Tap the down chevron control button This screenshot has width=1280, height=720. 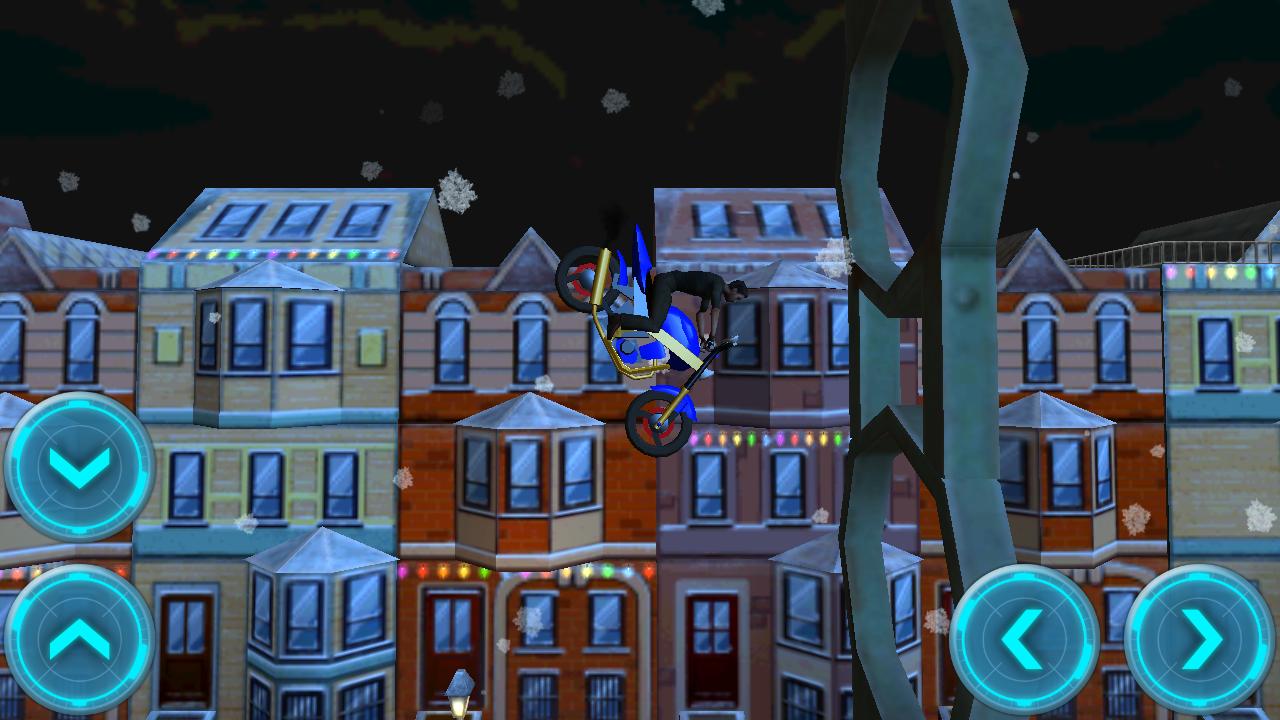pyautogui.click(x=79, y=467)
